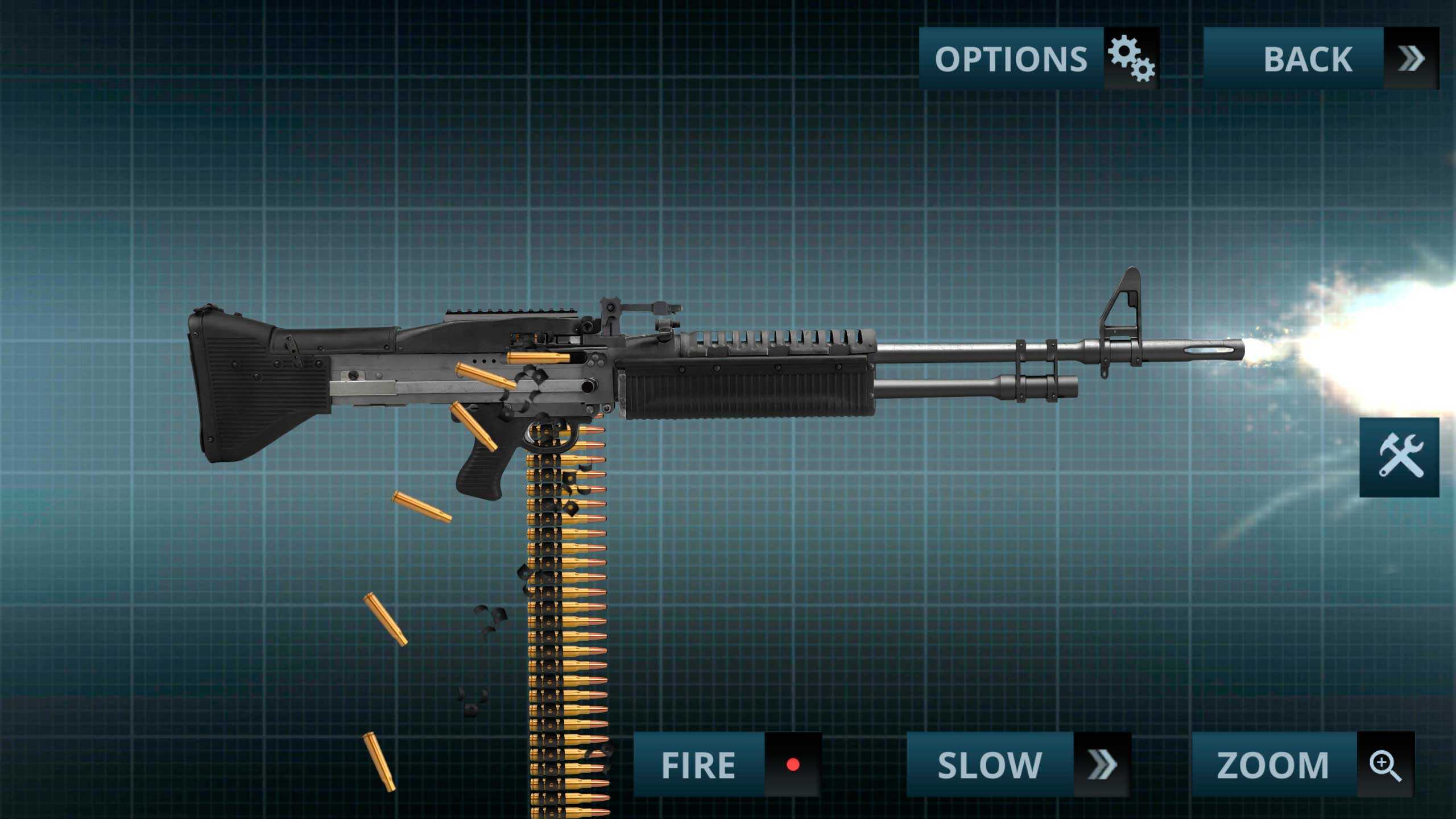
Task: Go BACK to the previous screen
Action: click(1321, 59)
